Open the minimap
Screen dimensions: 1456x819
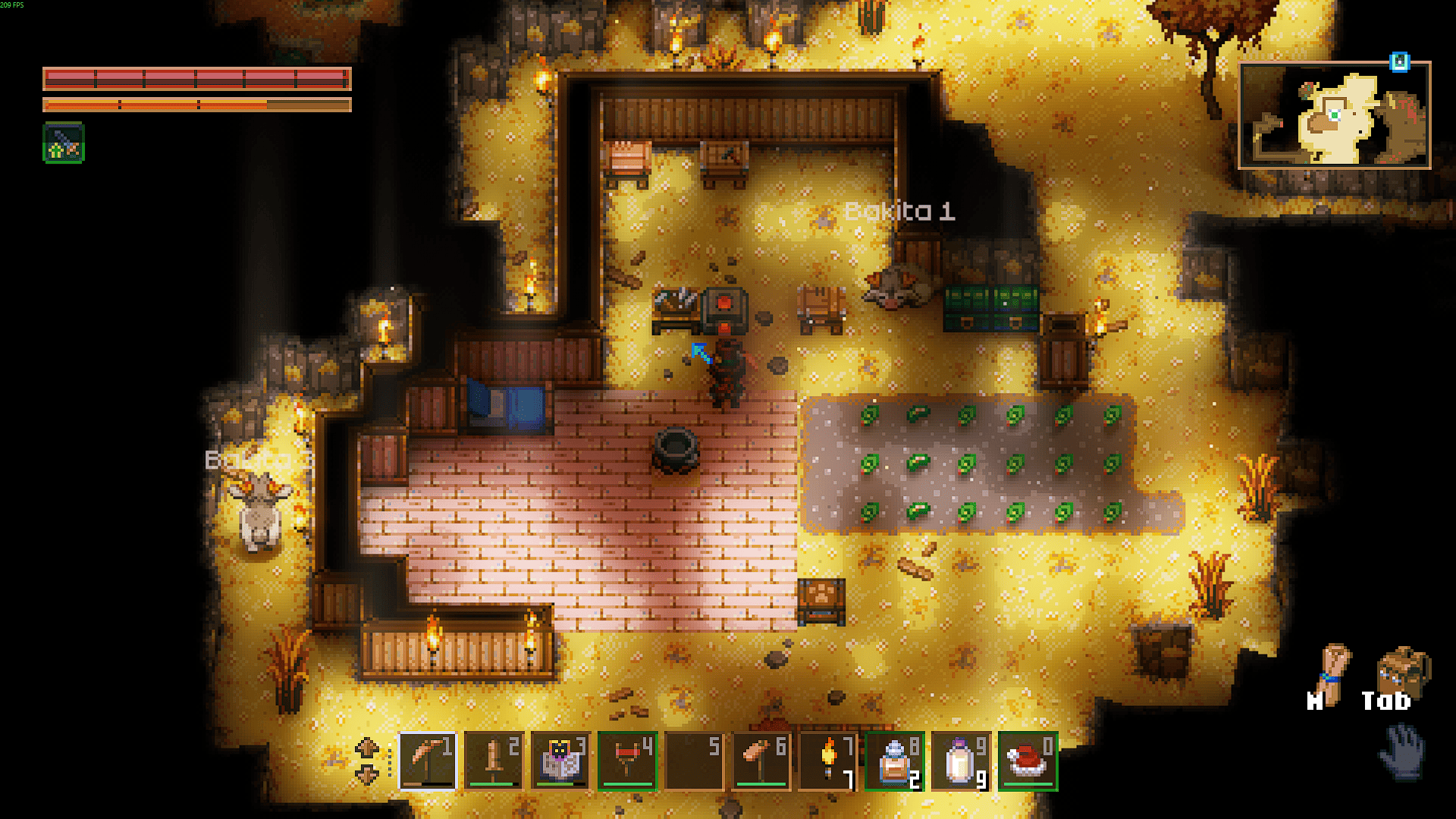(x=1335, y=115)
